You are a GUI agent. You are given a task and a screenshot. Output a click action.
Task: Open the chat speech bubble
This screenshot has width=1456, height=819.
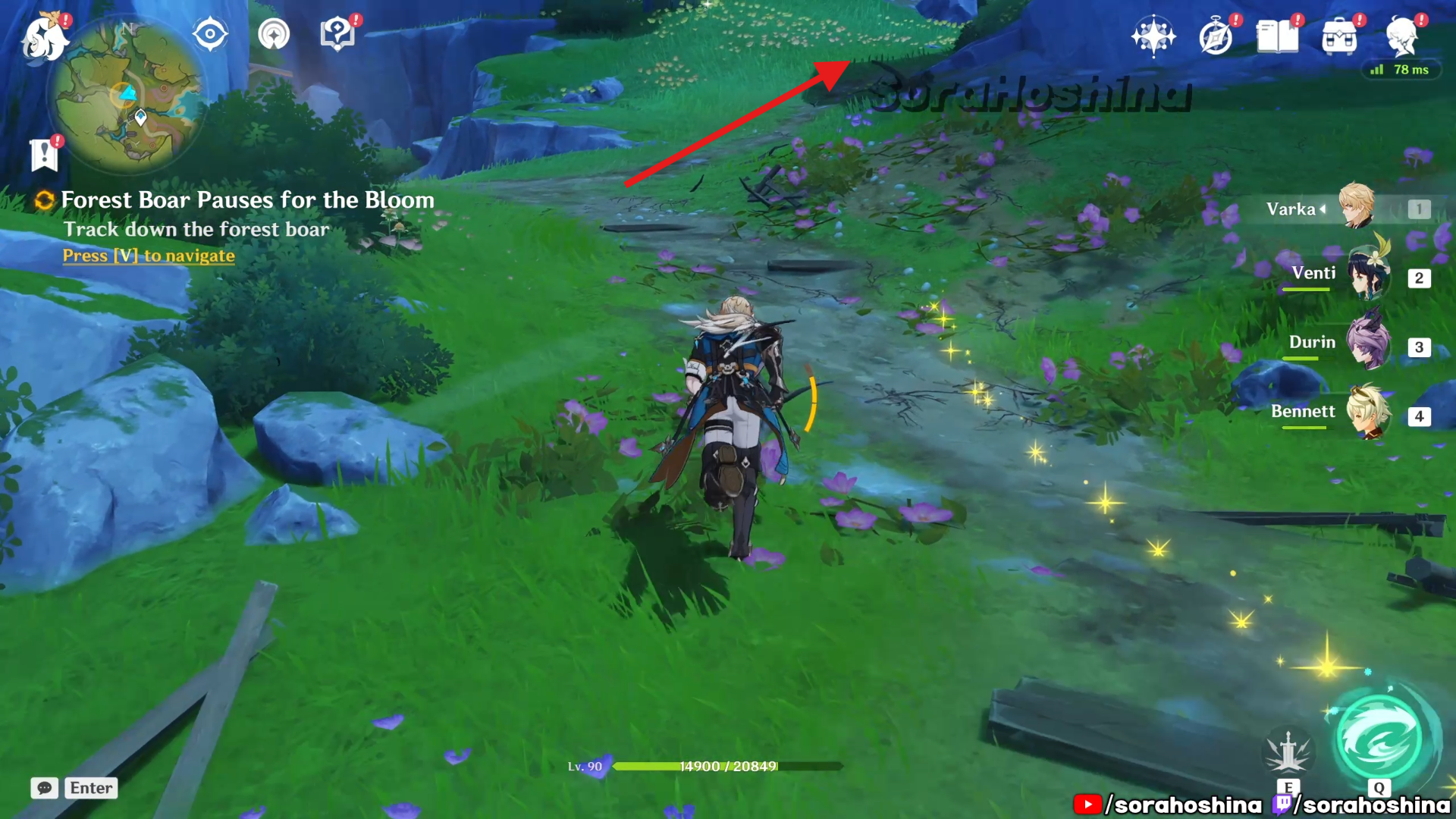coord(45,788)
